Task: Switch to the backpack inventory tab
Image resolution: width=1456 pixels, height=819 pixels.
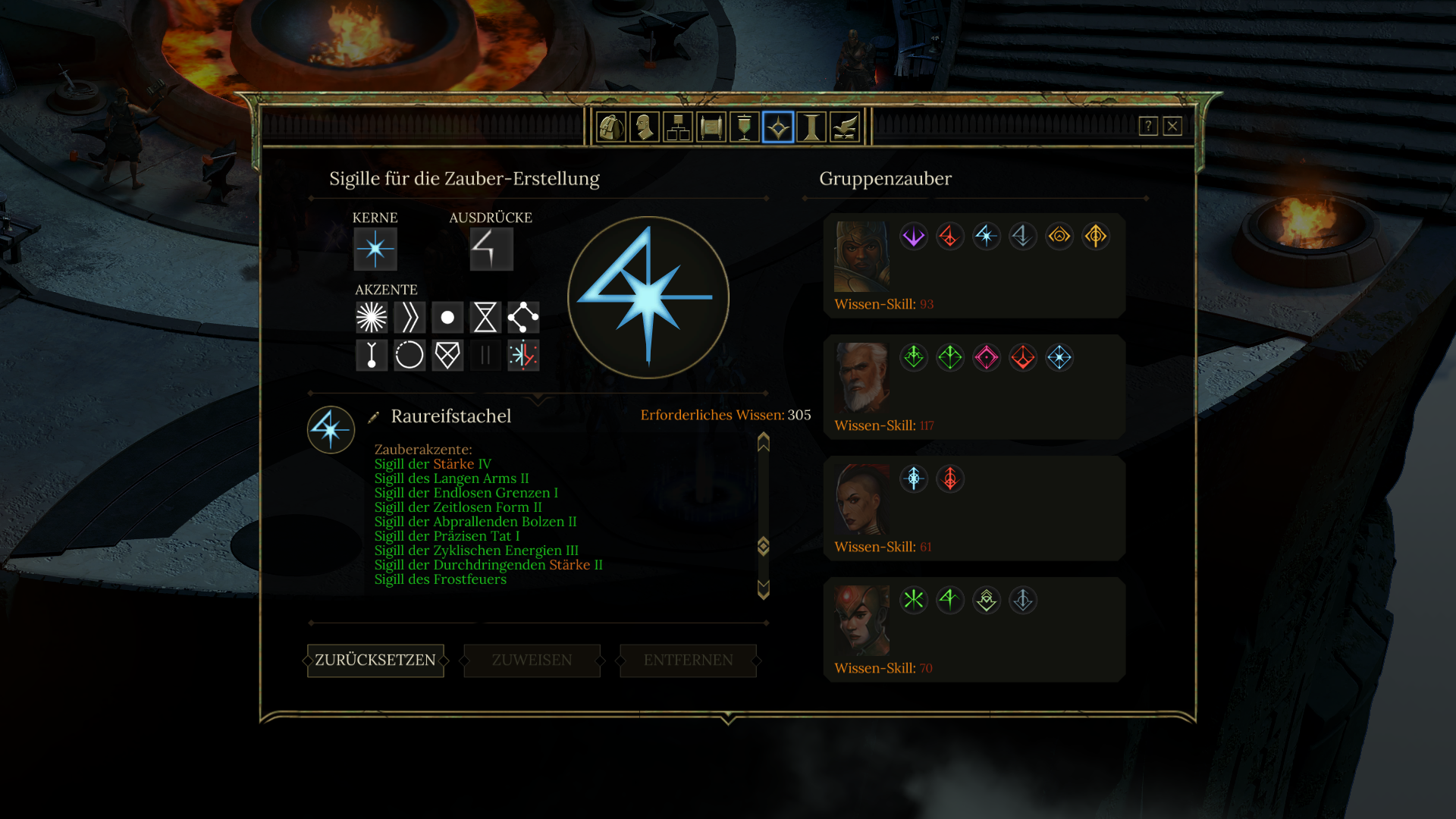Action: point(610,127)
